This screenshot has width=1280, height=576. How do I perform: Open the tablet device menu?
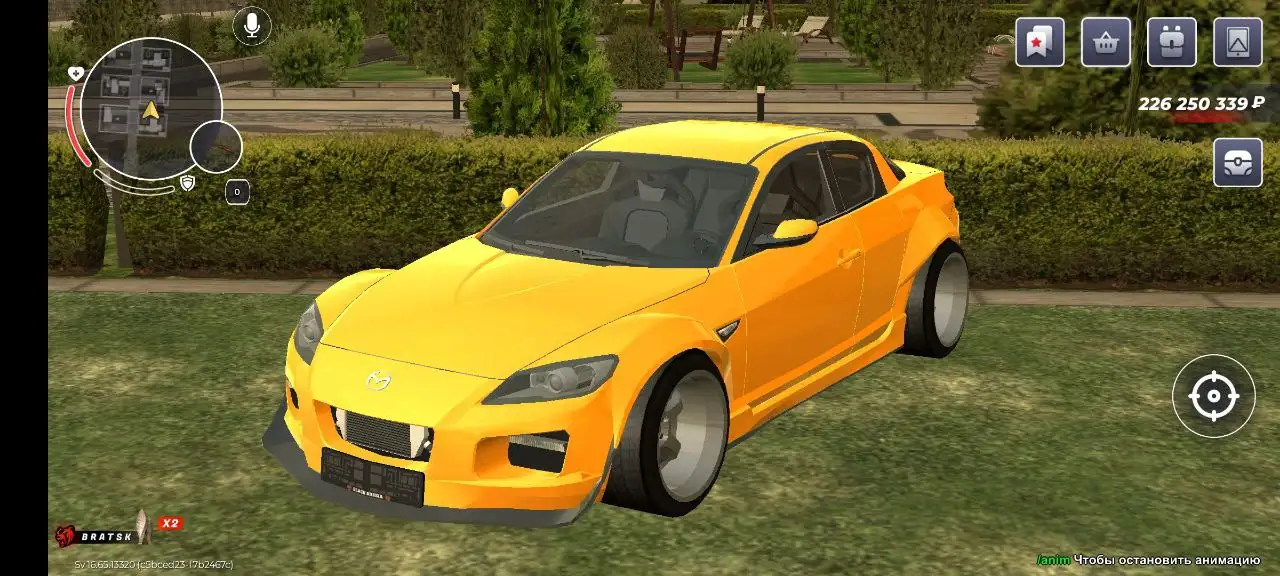pyautogui.click(x=1238, y=42)
